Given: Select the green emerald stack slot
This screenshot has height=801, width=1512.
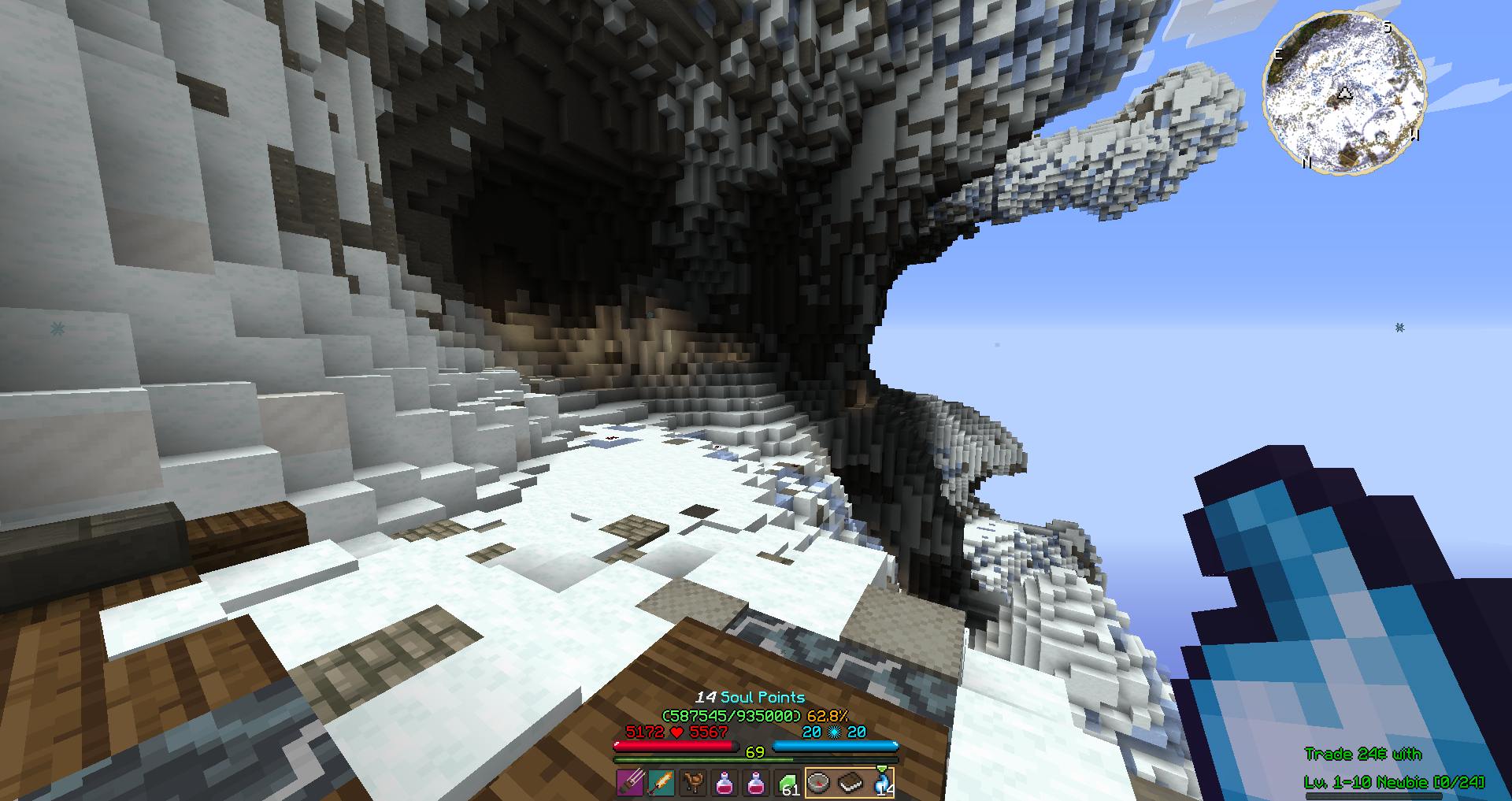Looking at the screenshot, I should tap(787, 783).
